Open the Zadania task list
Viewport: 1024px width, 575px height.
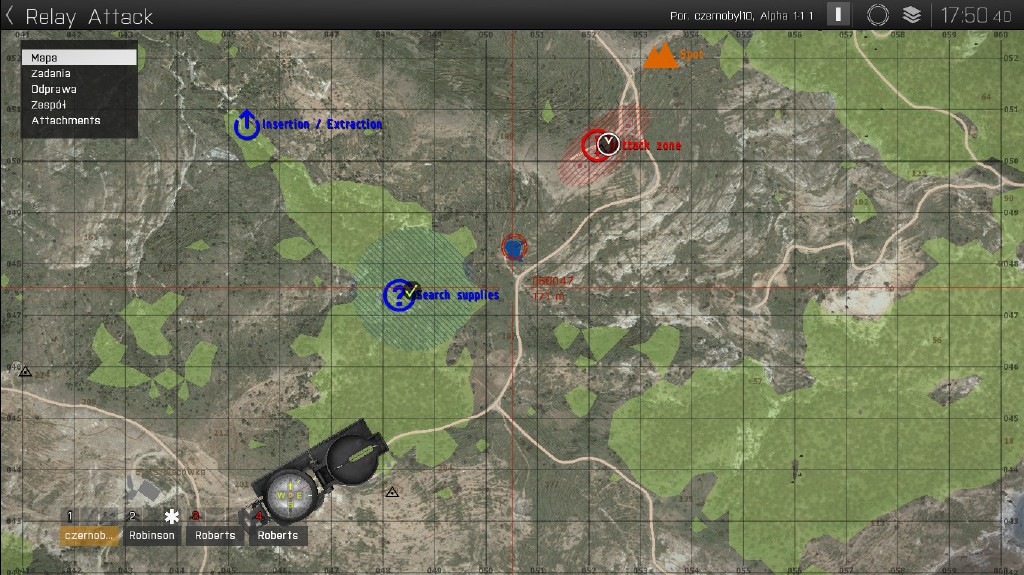[x=51, y=73]
